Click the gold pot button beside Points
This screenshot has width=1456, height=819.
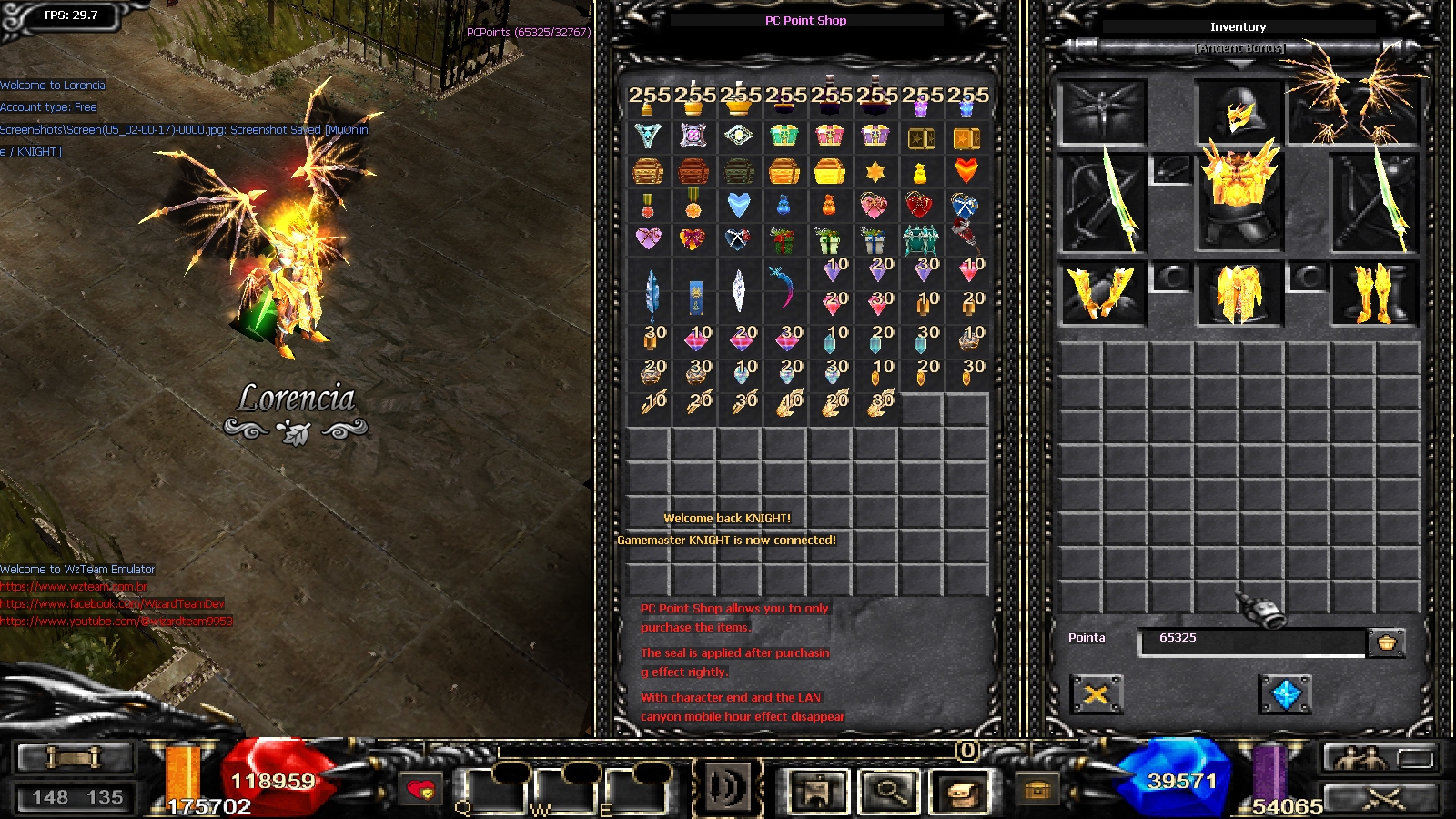(1386, 642)
